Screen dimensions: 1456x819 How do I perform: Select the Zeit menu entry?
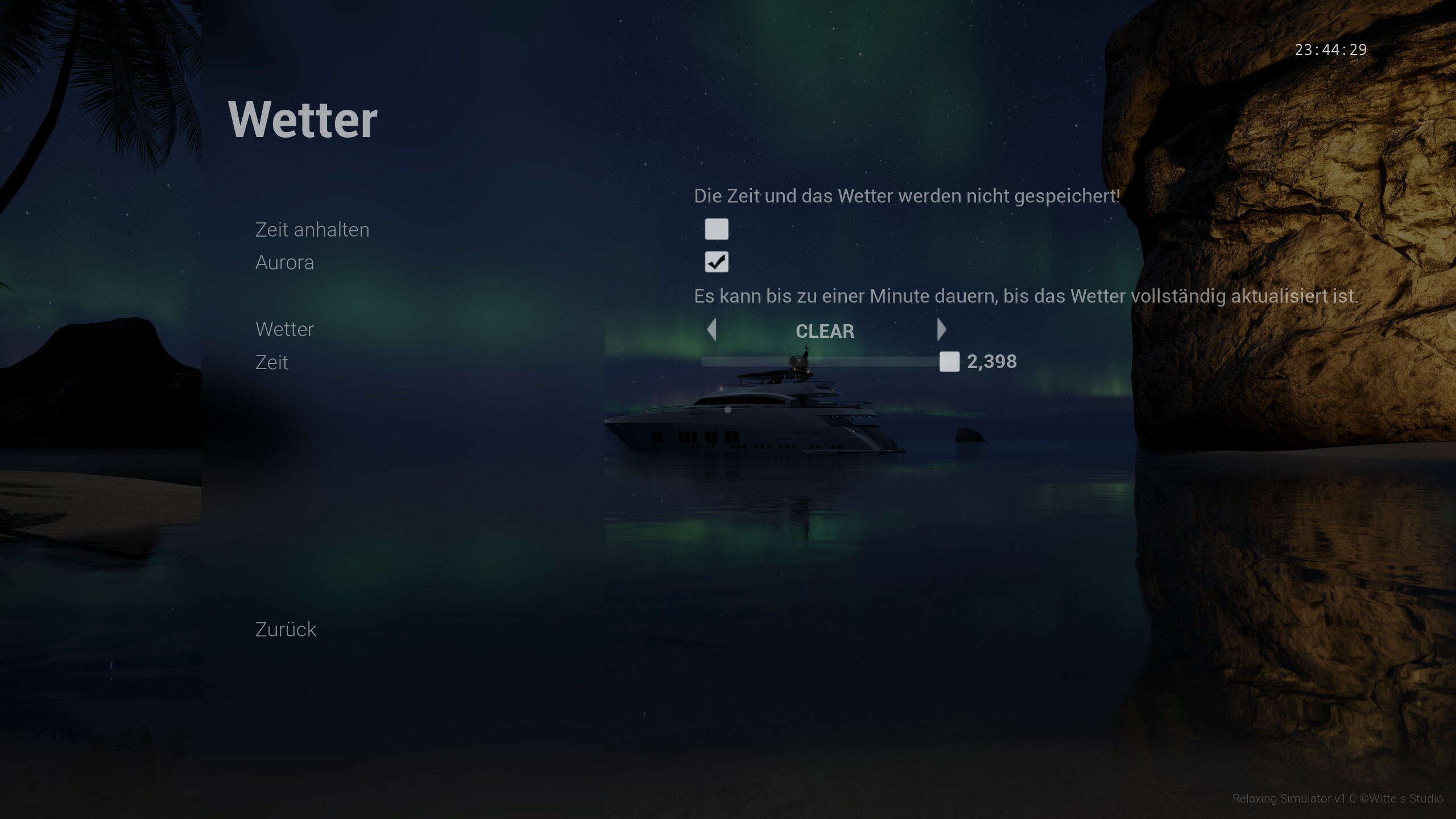(272, 362)
